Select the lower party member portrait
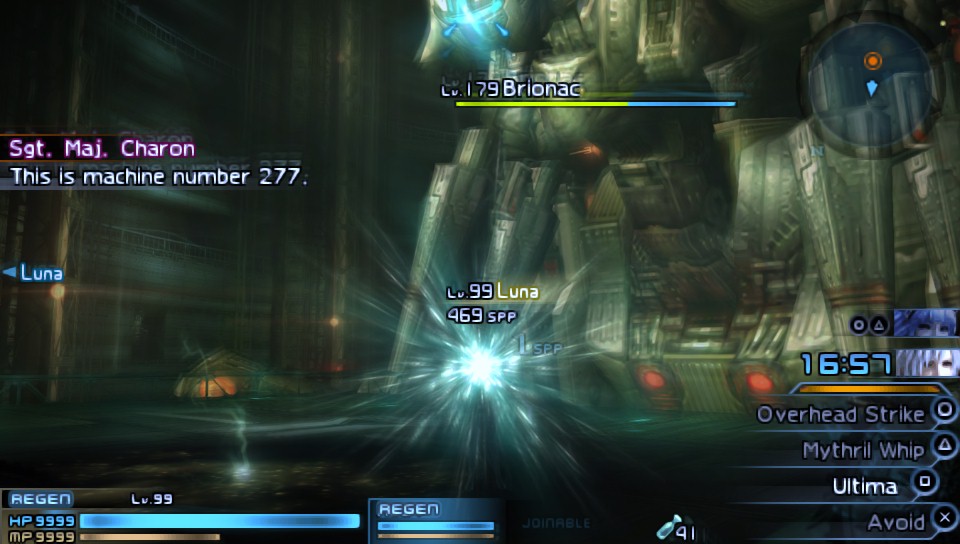 [930, 362]
